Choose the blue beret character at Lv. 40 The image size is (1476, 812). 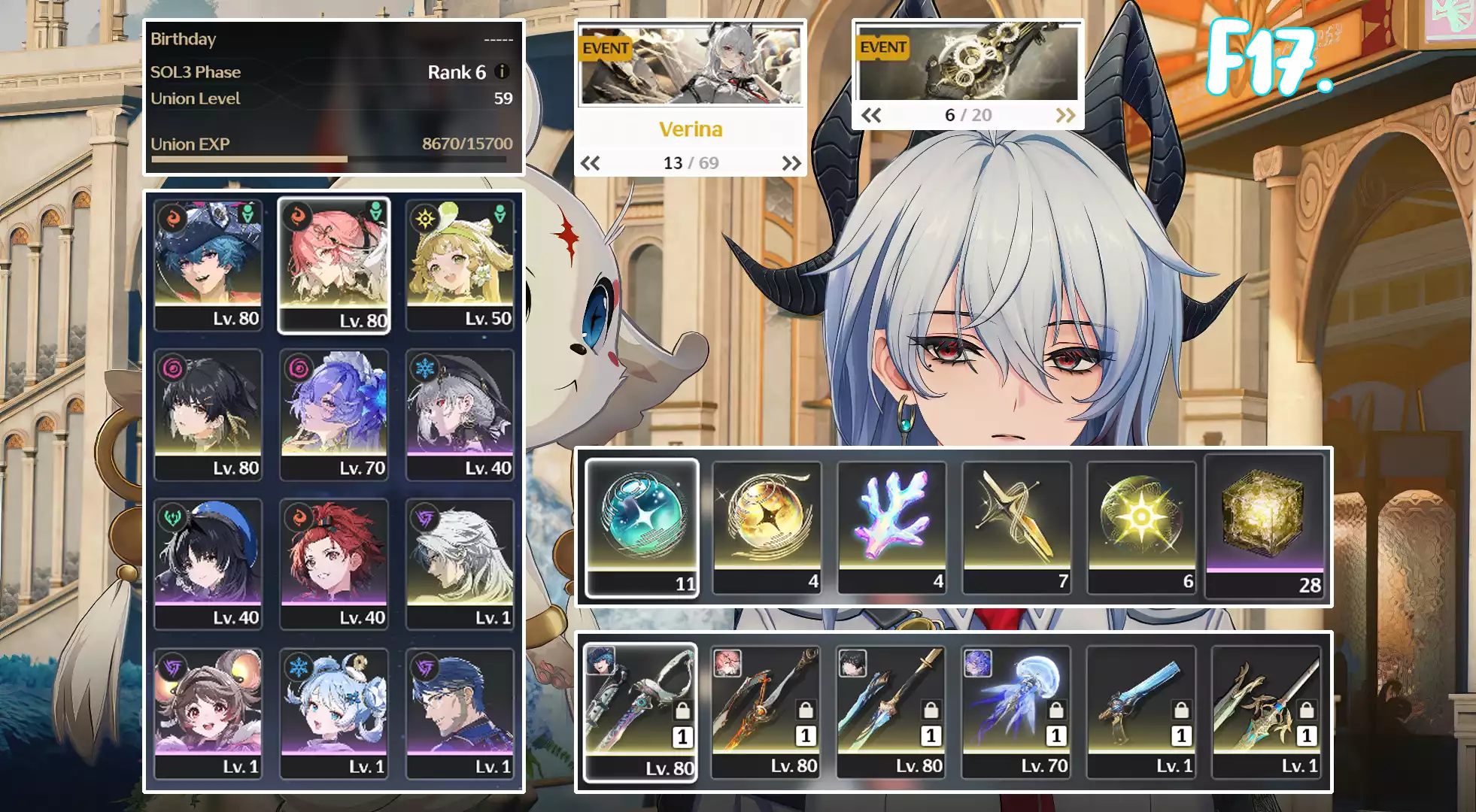click(x=208, y=563)
